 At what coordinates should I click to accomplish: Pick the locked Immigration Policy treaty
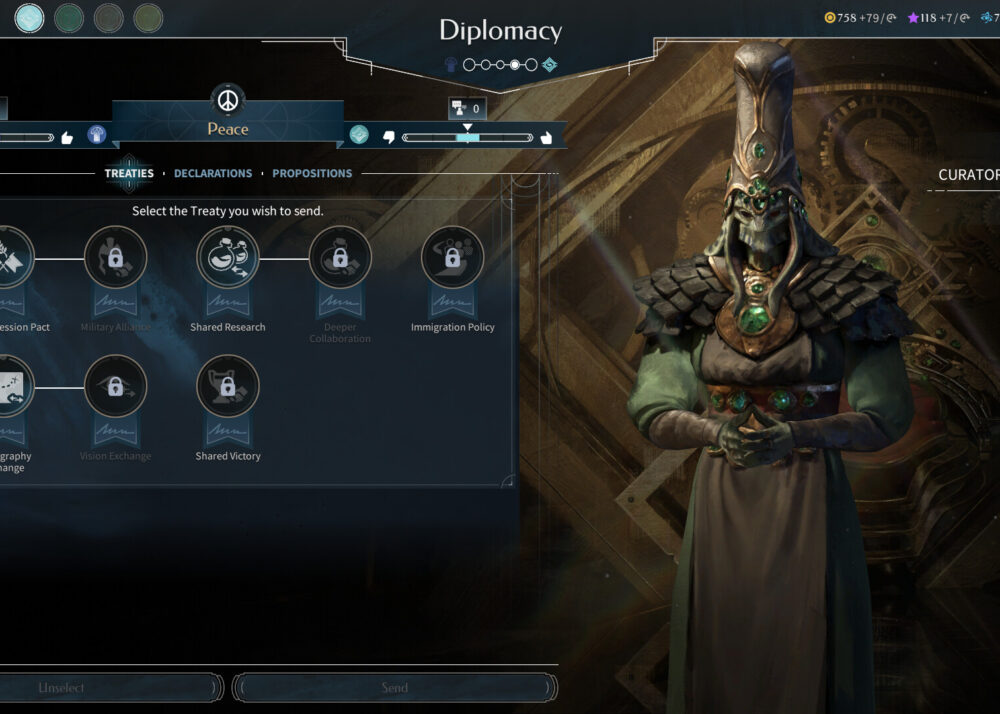[452, 258]
